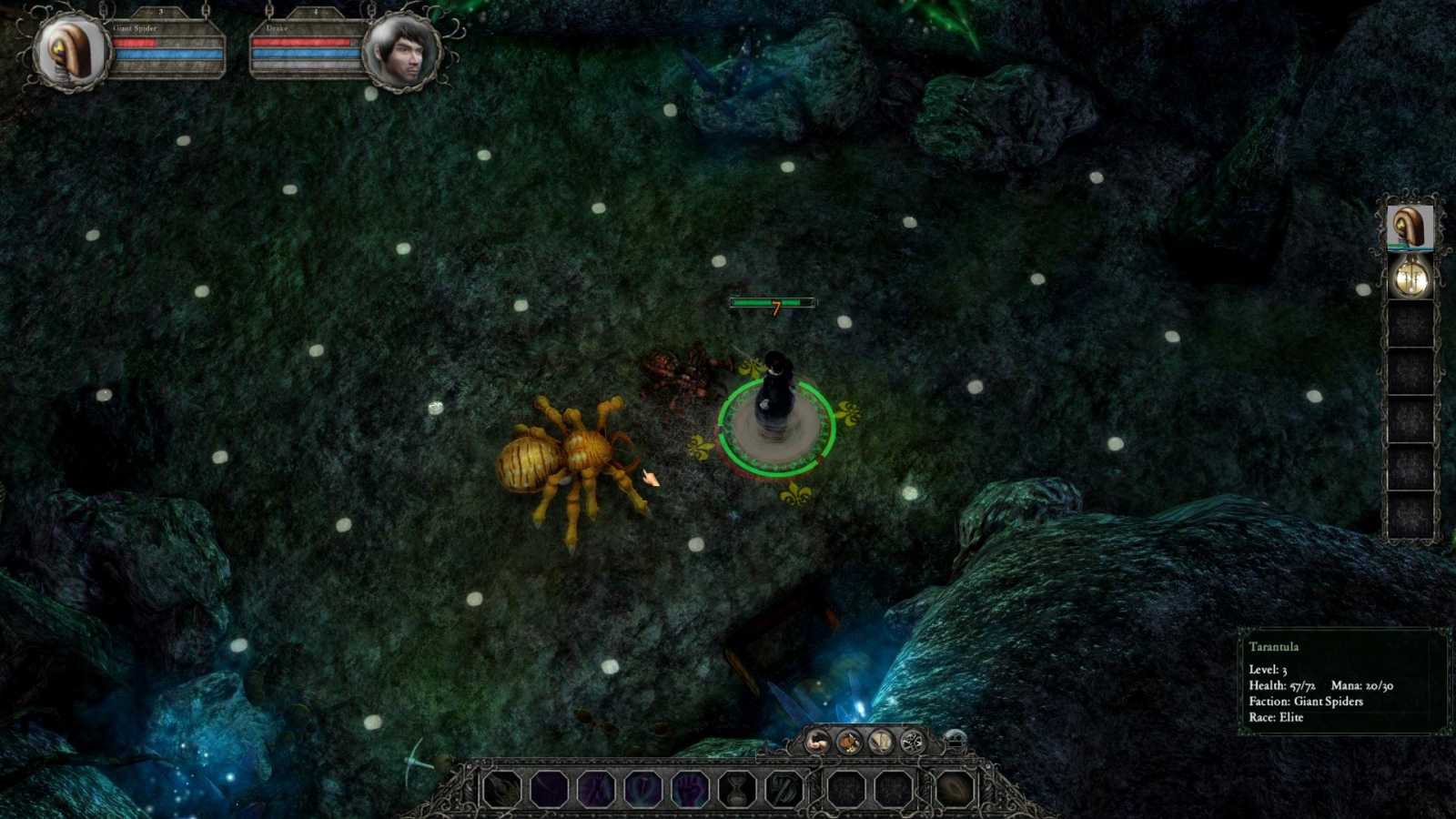
Task: Click the Giant Spider portrait at top left
Action: coord(68,50)
